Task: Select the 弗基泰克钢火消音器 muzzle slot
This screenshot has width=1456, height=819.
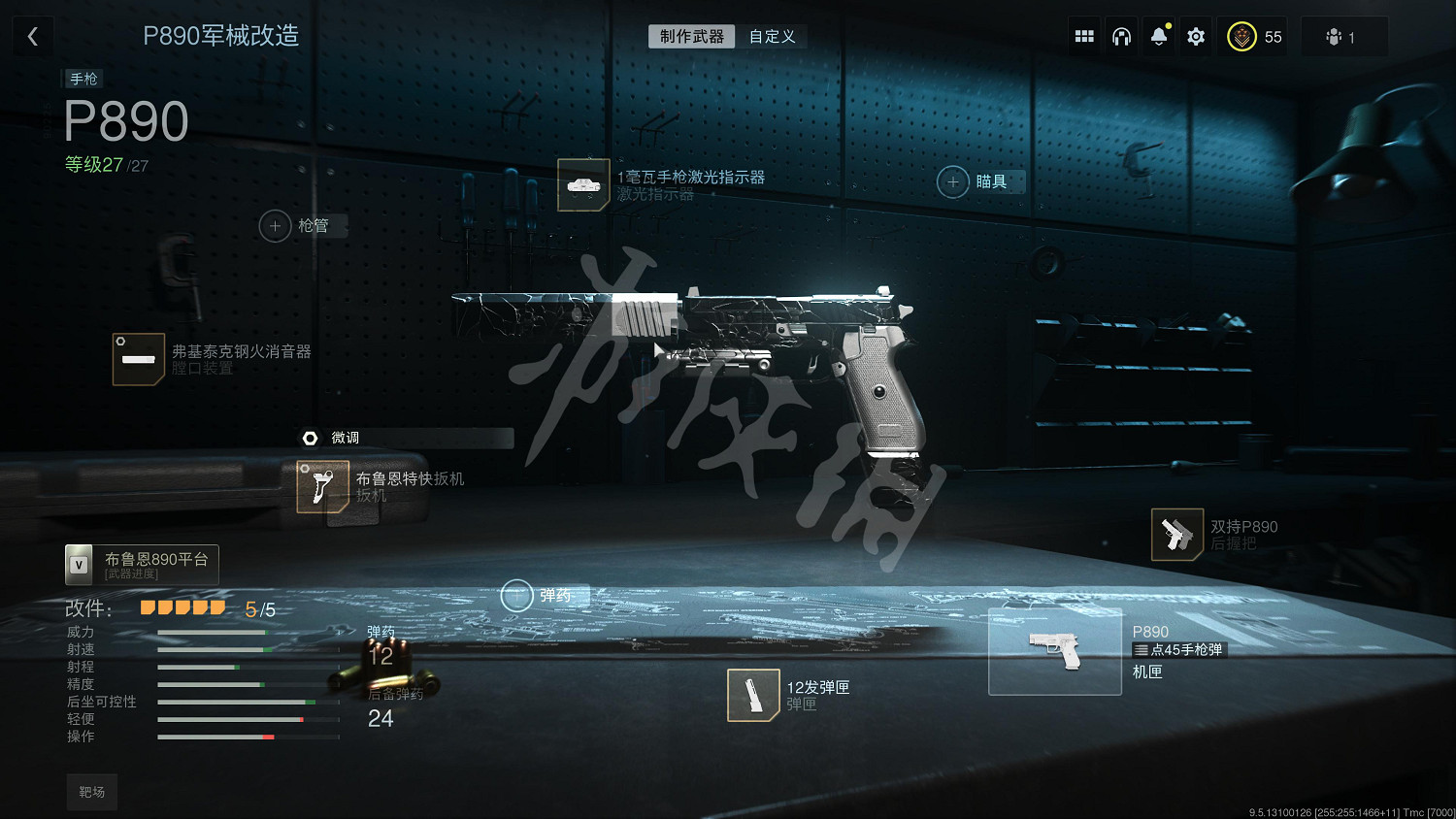Action: pyautogui.click(x=139, y=359)
